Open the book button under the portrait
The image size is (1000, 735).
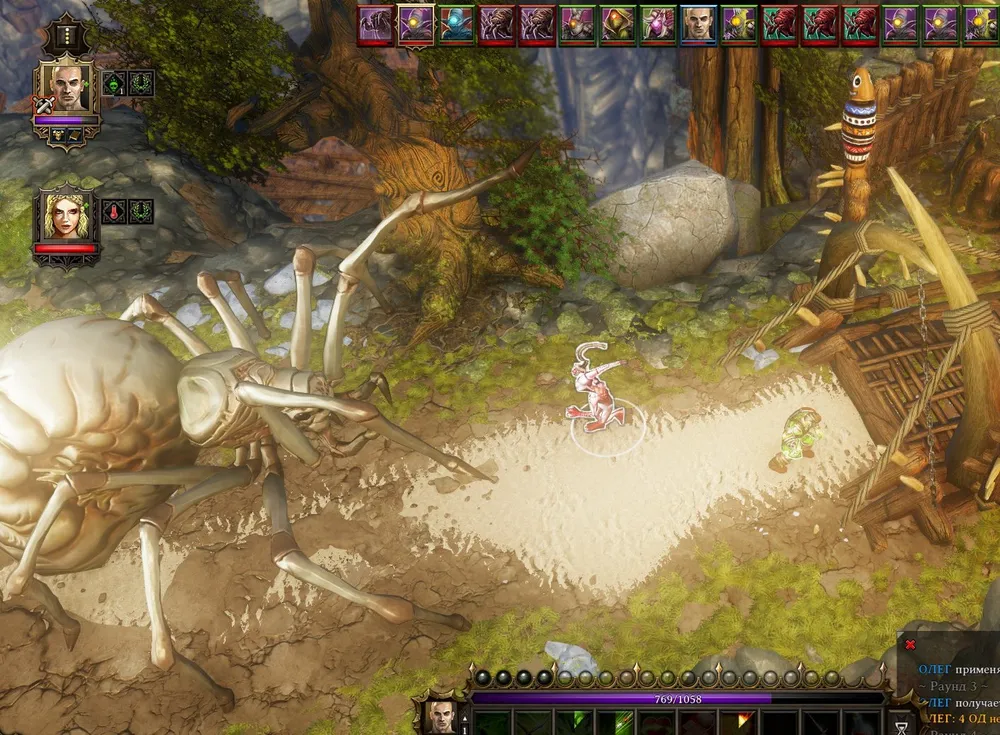coord(76,134)
